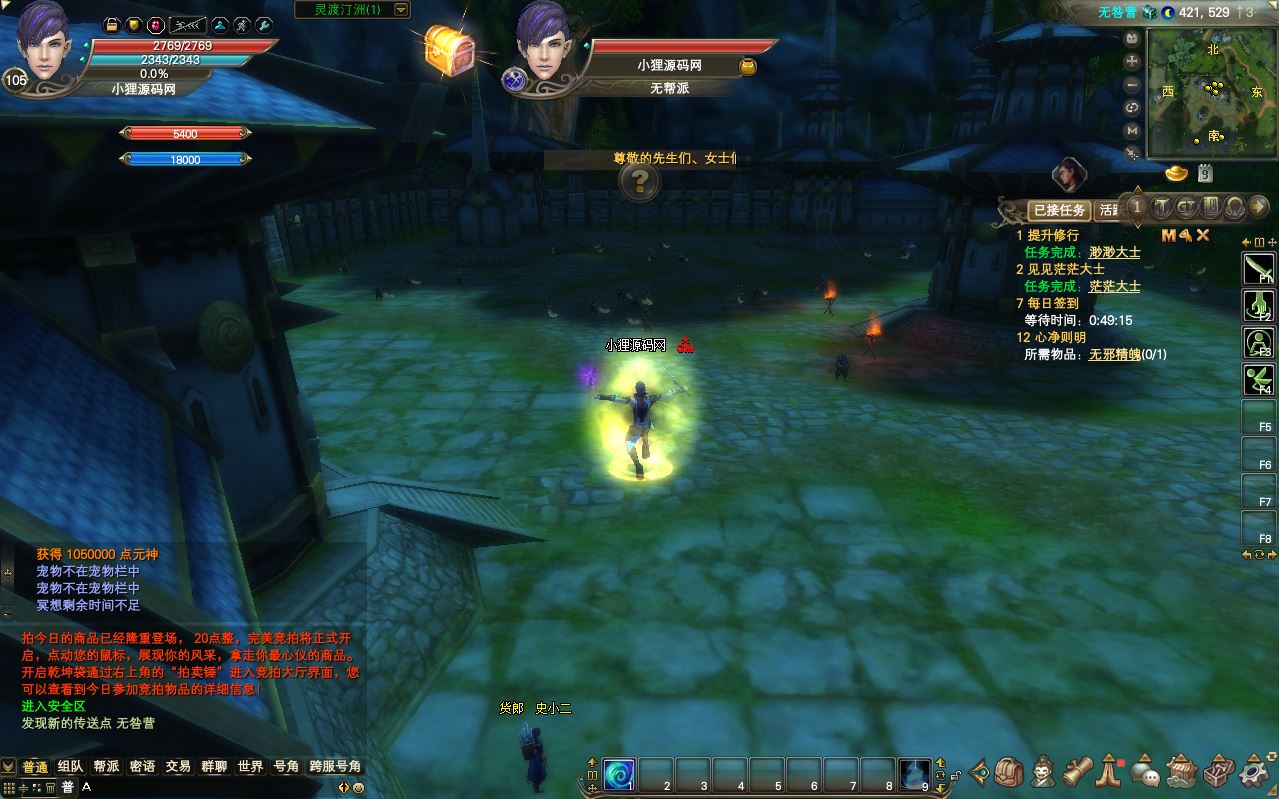Use the blue swirl skill in slot 1
The height and width of the screenshot is (799, 1279).
pyautogui.click(x=619, y=773)
